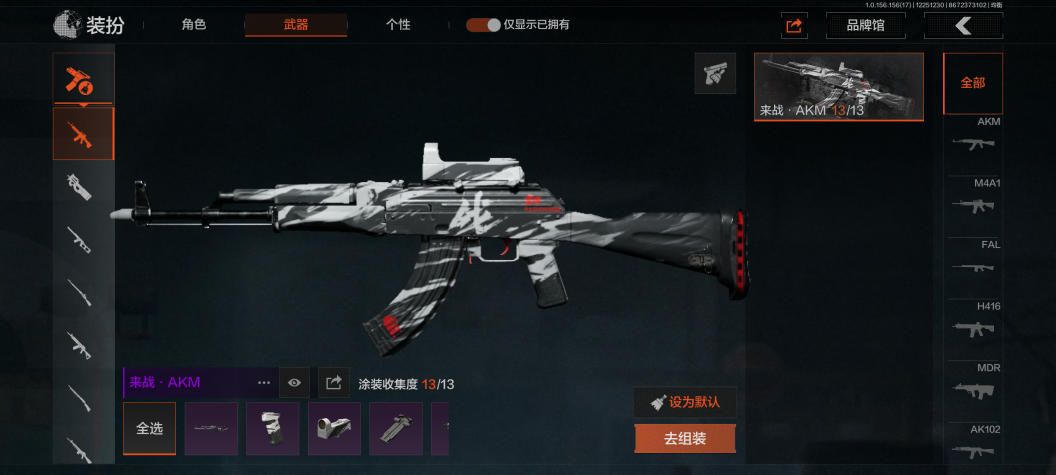Choose H416 in the weapon list
Screen dimensions: 1056x475
(x=974, y=322)
